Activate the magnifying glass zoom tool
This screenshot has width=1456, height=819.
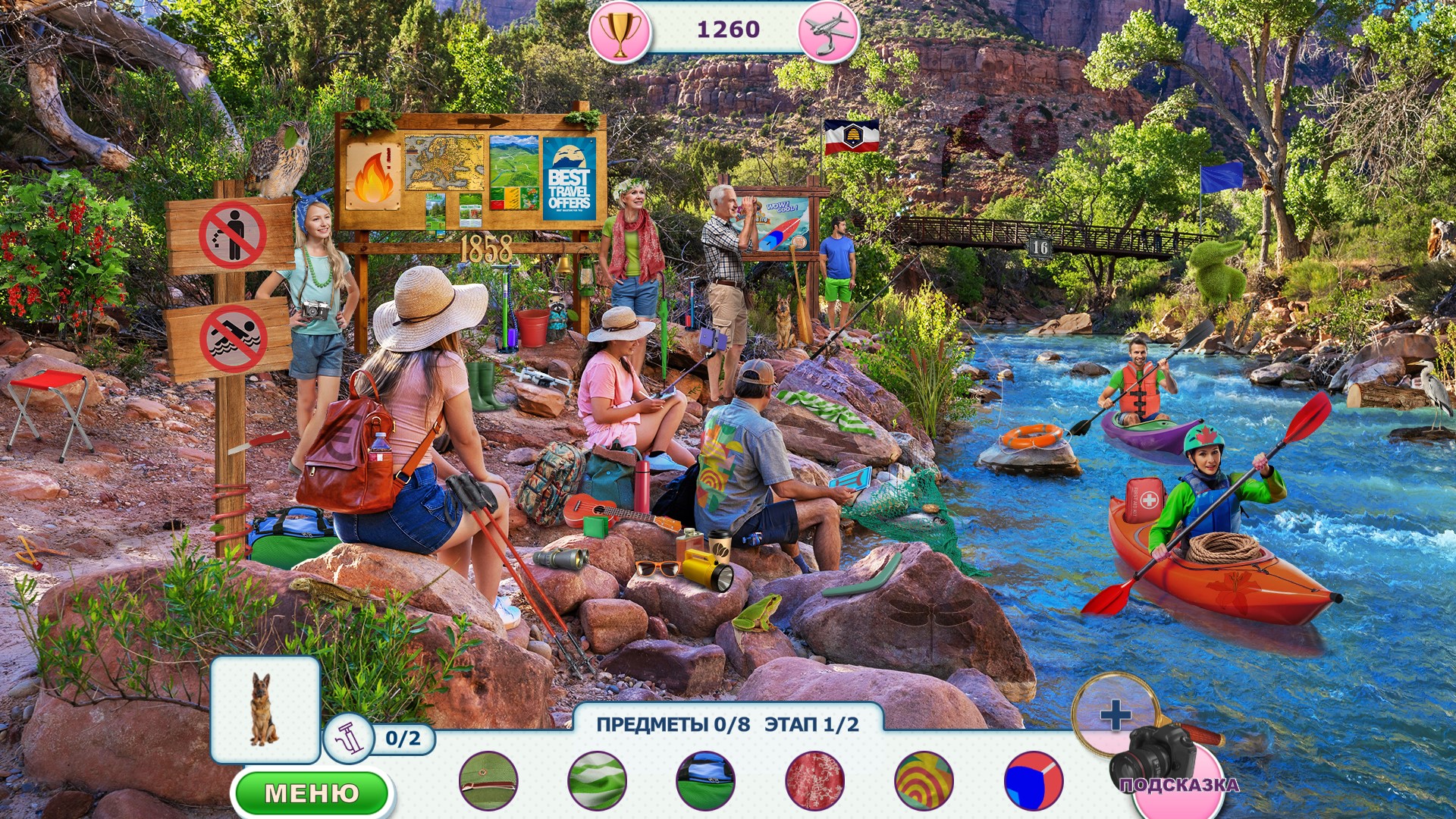coord(1115,714)
